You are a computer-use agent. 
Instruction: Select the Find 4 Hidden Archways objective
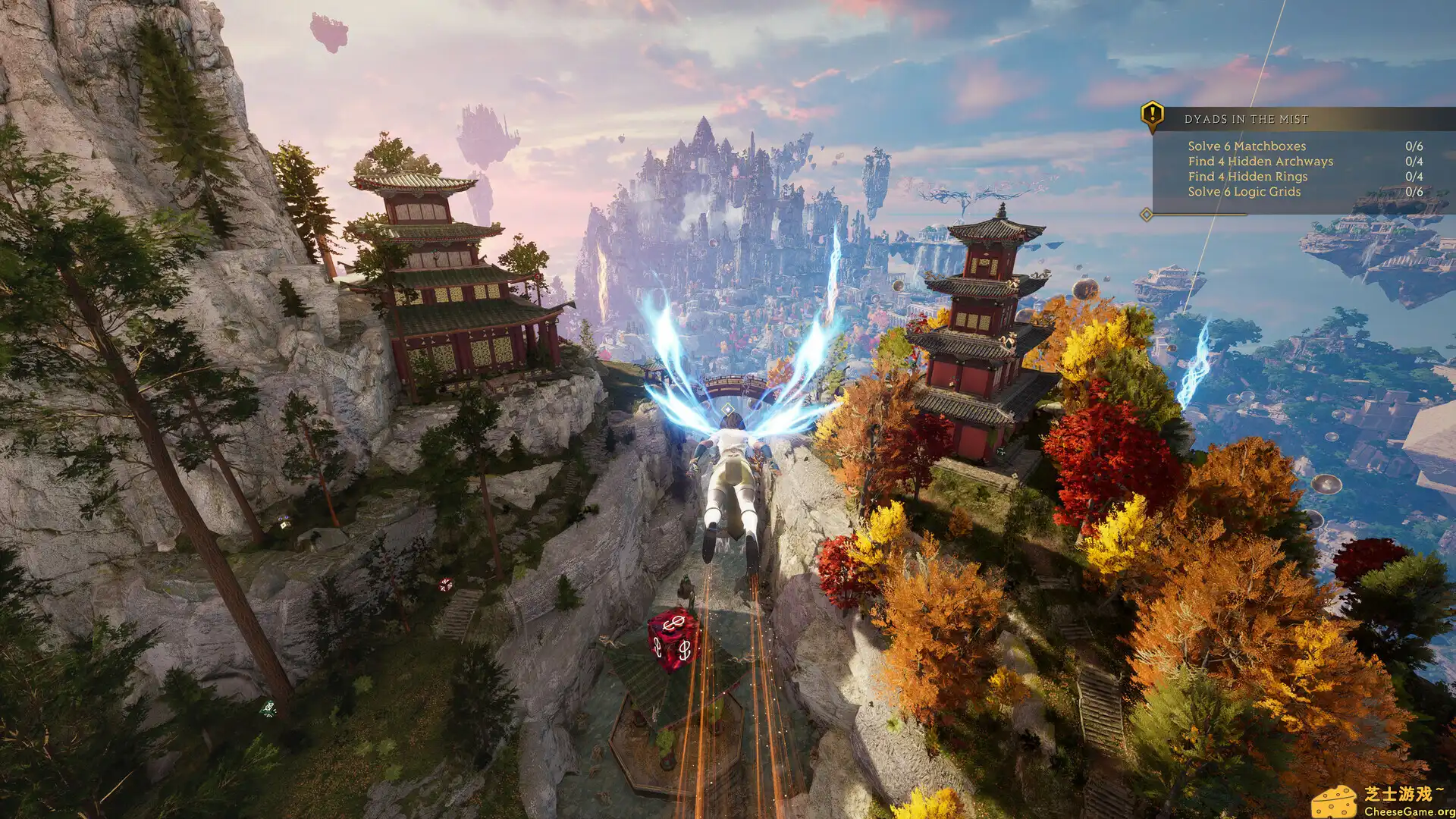tap(1260, 161)
